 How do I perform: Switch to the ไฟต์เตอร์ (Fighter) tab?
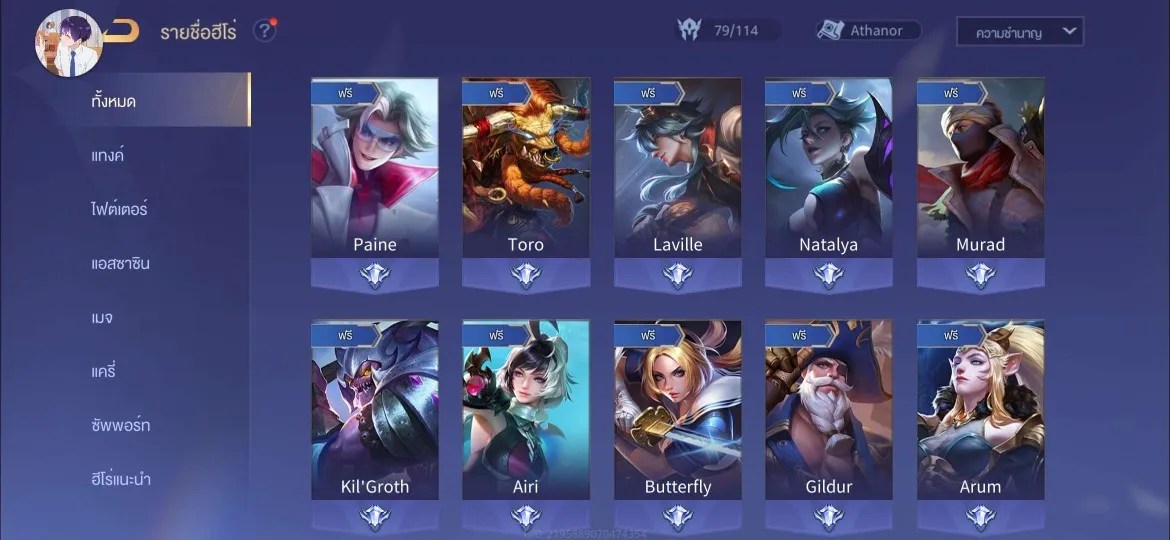[x=119, y=209]
